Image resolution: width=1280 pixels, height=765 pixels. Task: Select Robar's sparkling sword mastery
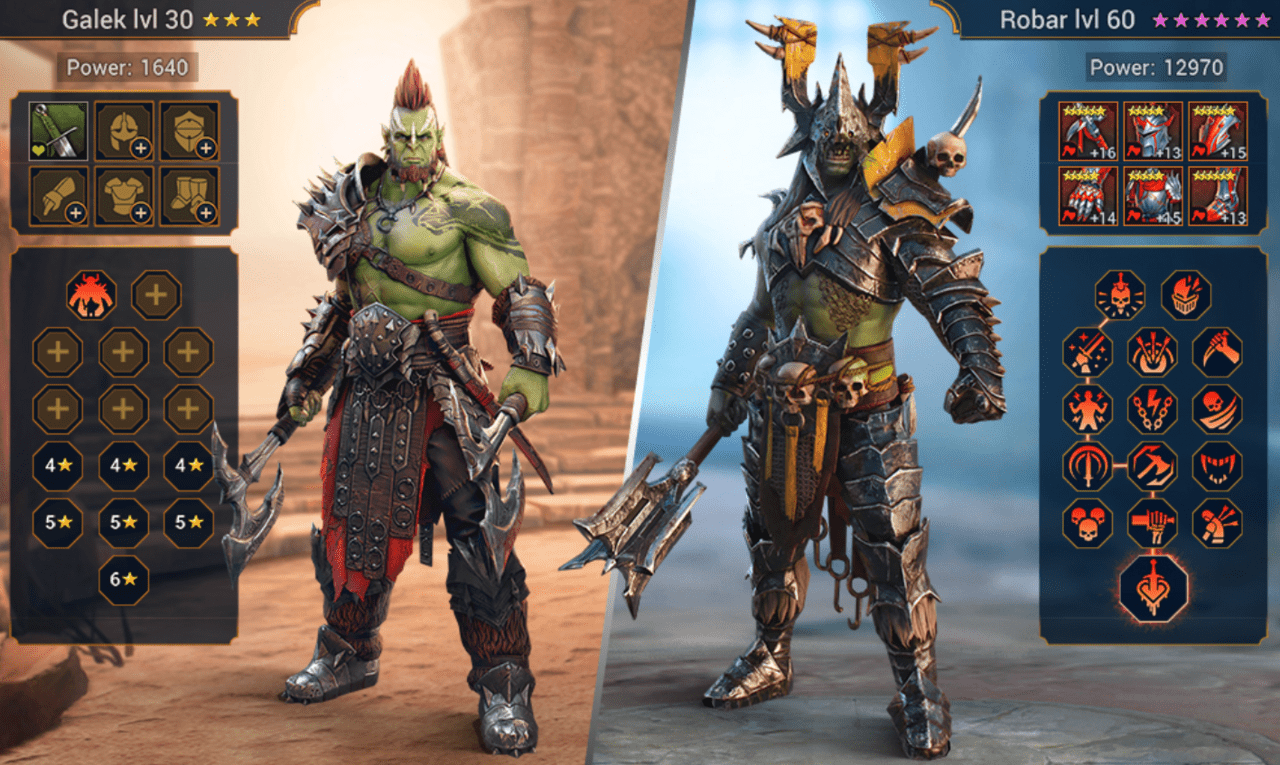(1088, 352)
